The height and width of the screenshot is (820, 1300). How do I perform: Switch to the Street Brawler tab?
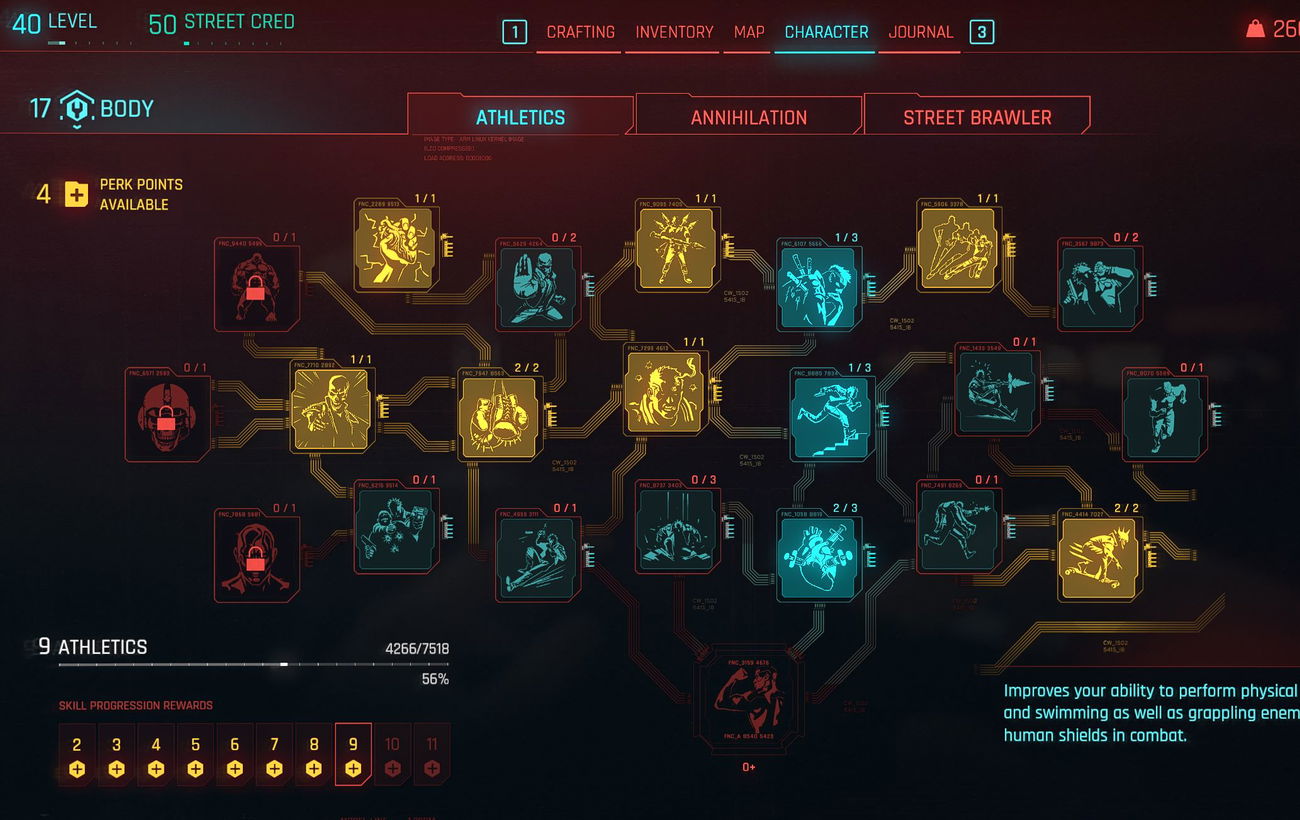pyautogui.click(x=976, y=117)
